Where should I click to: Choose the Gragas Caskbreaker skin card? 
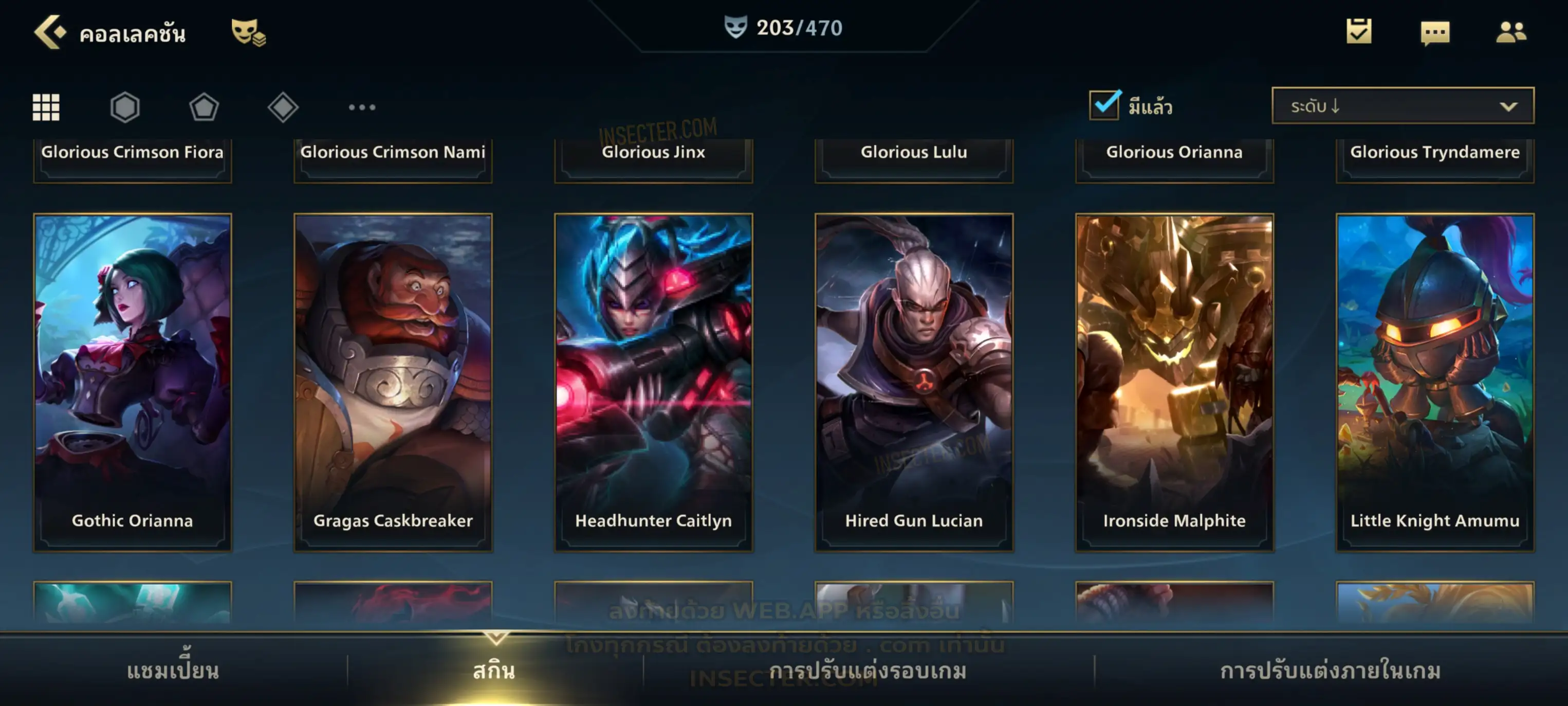393,382
